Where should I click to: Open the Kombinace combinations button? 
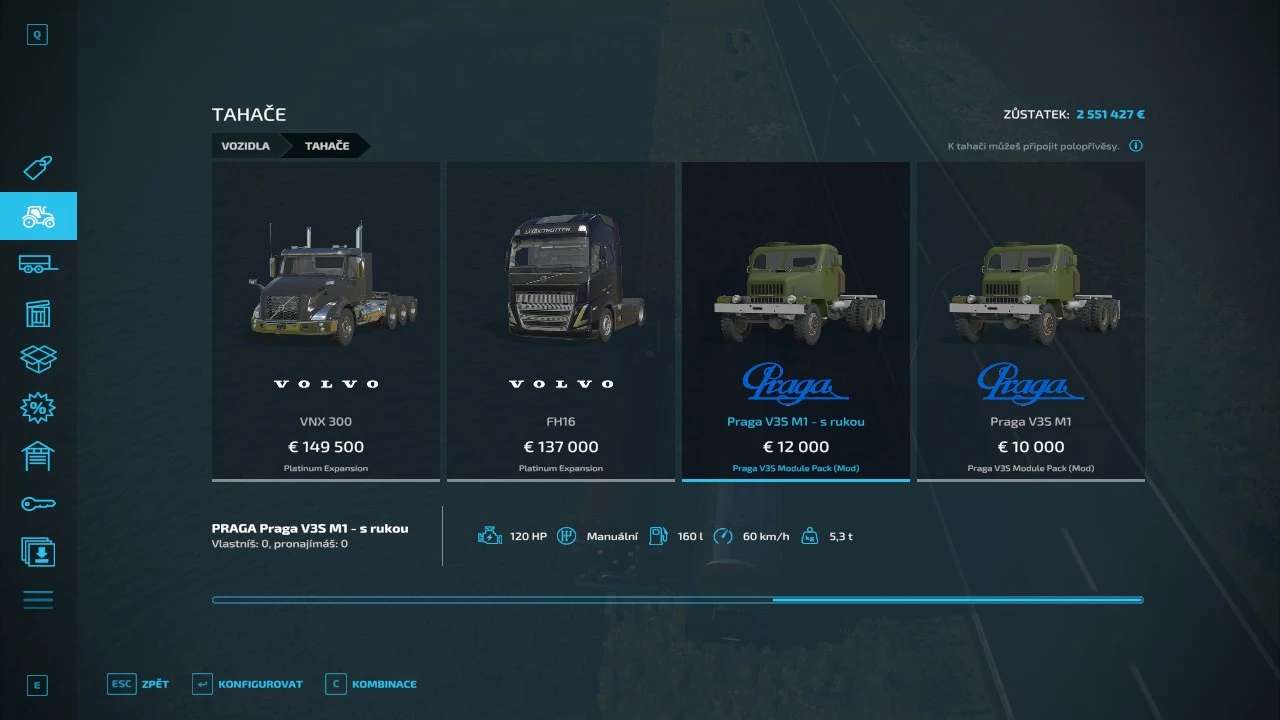(371, 685)
